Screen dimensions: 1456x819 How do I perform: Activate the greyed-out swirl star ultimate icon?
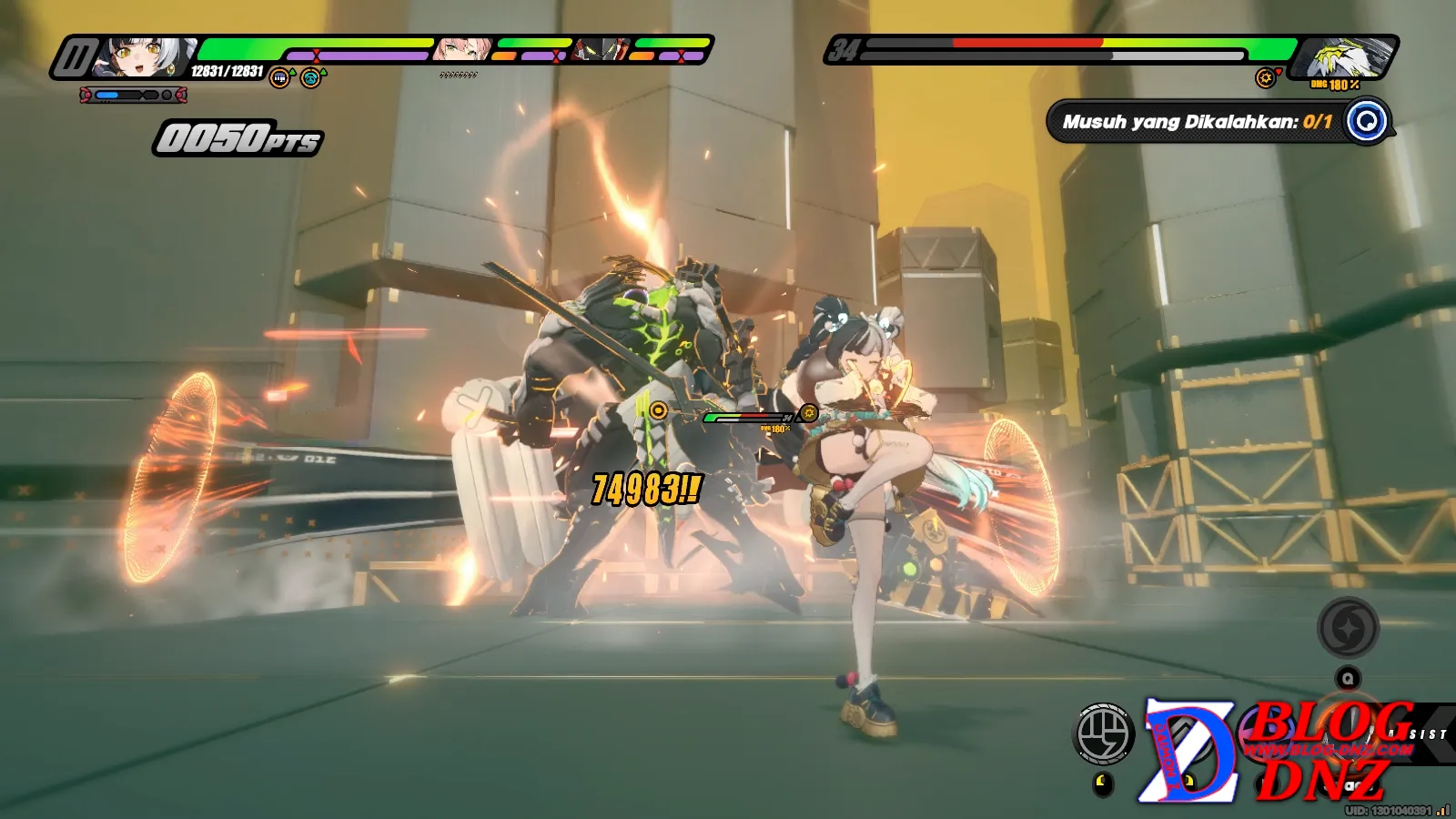point(1348,628)
